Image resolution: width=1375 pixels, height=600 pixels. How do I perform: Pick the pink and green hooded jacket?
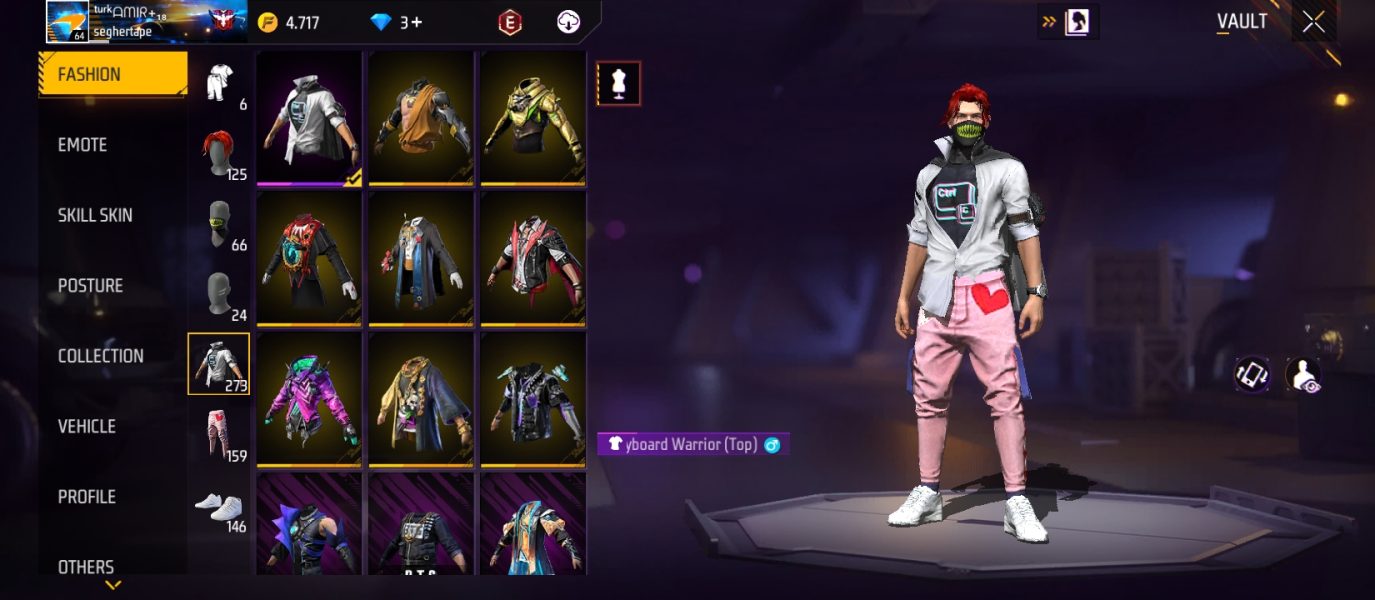coord(309,398)
